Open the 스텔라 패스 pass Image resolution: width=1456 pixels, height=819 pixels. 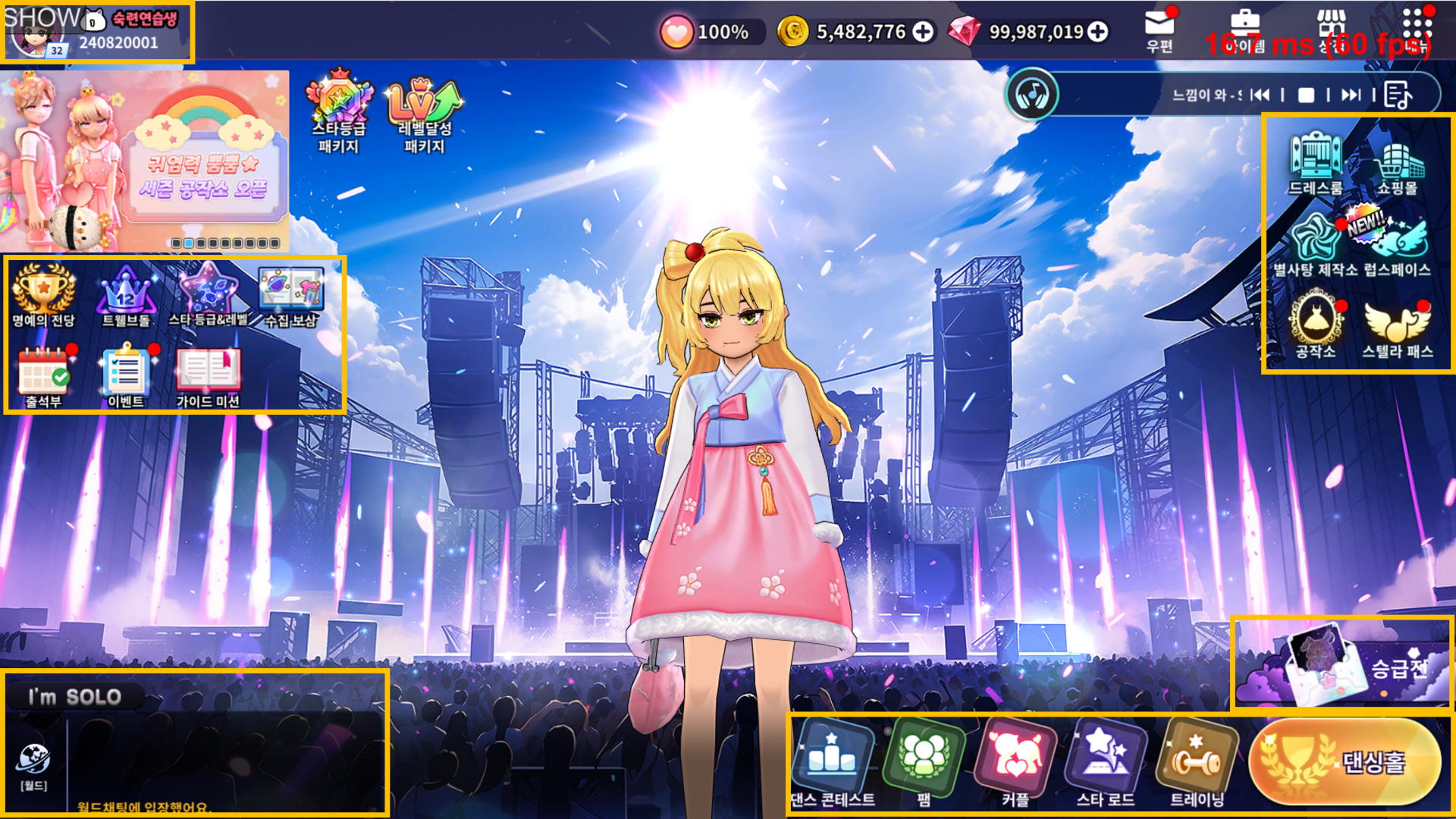pos(1397,328)
